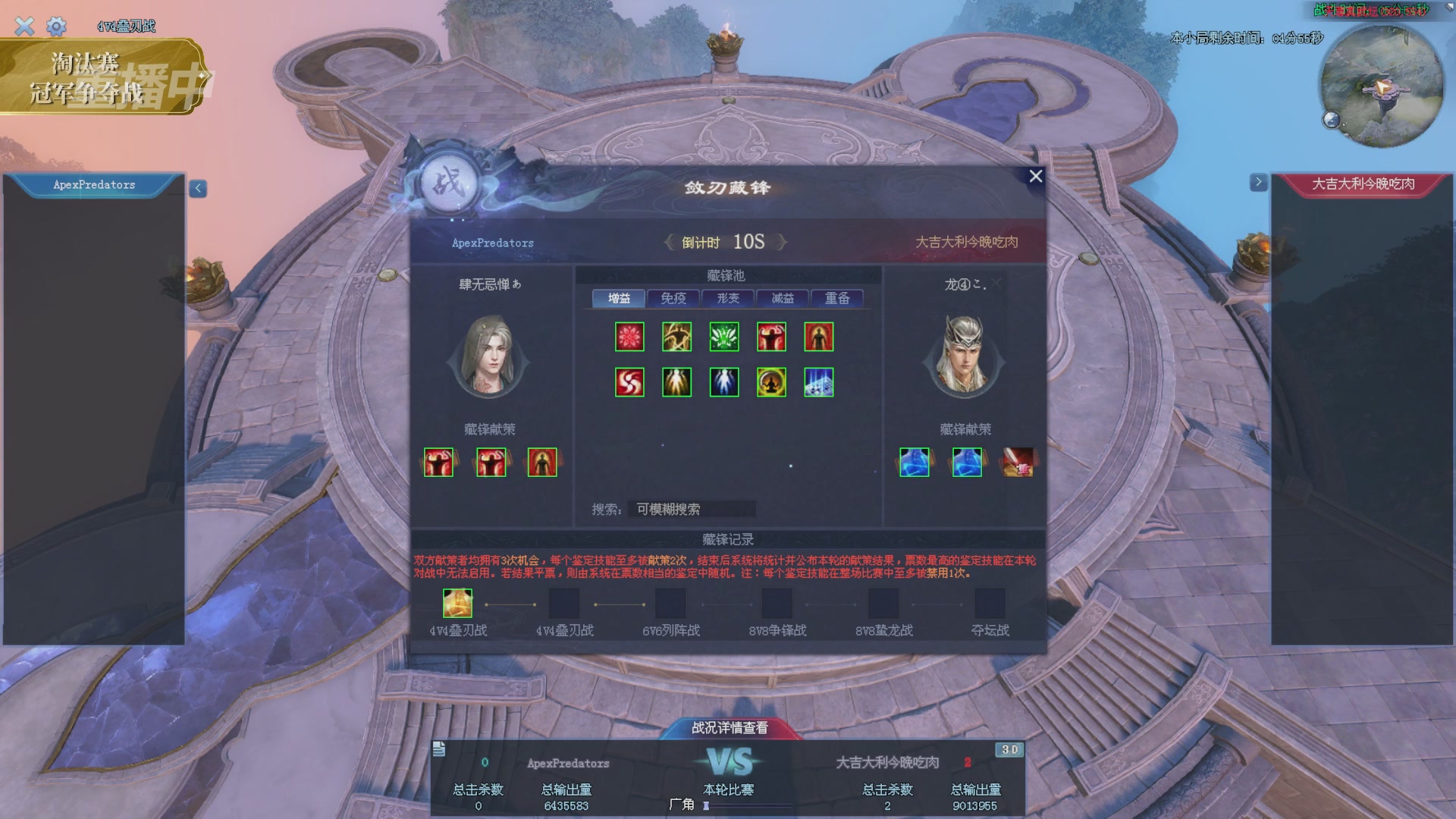This screenshot has width=1456, height=819.
Task: Select the green blossom buff skill icon
Action: [723, 337]
